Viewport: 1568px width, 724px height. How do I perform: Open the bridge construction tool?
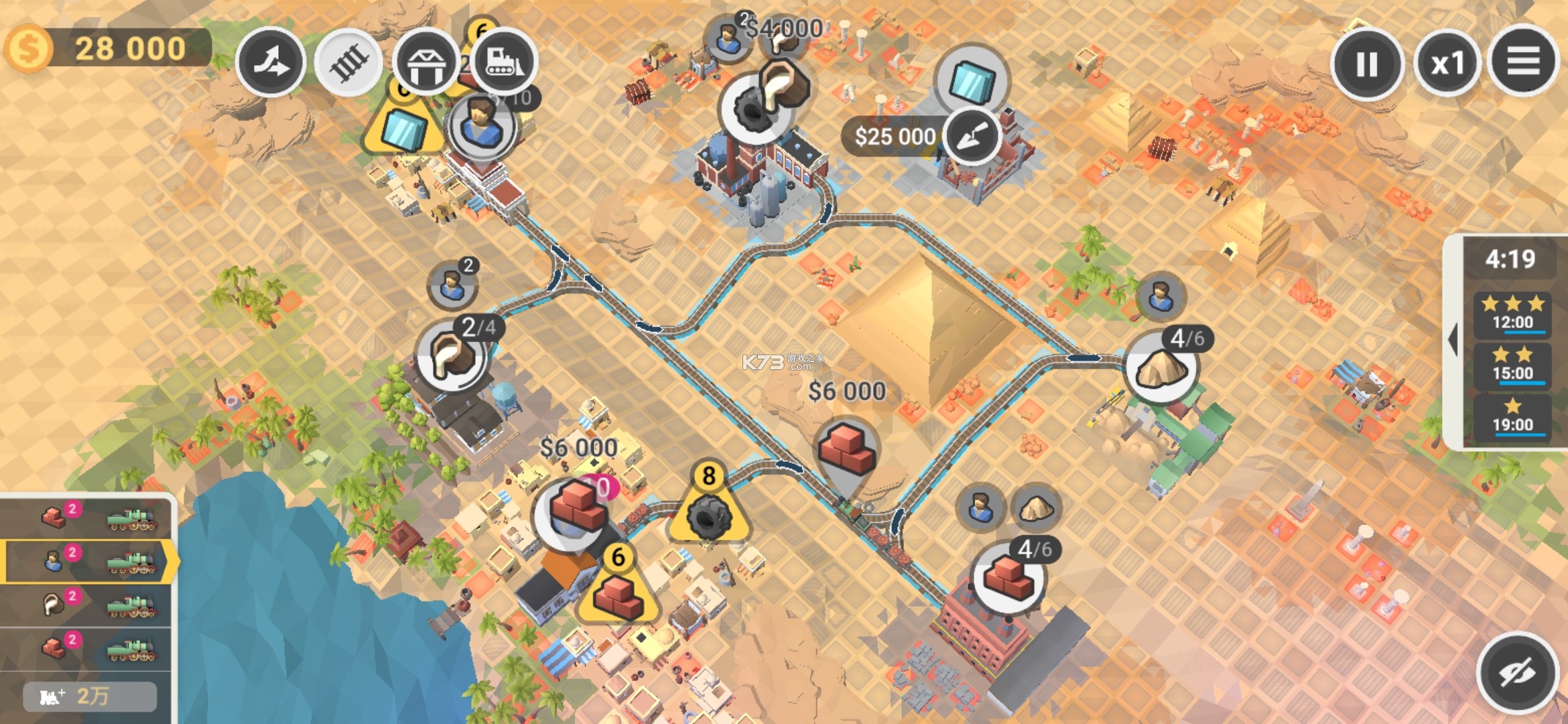[x=428, y=62]
